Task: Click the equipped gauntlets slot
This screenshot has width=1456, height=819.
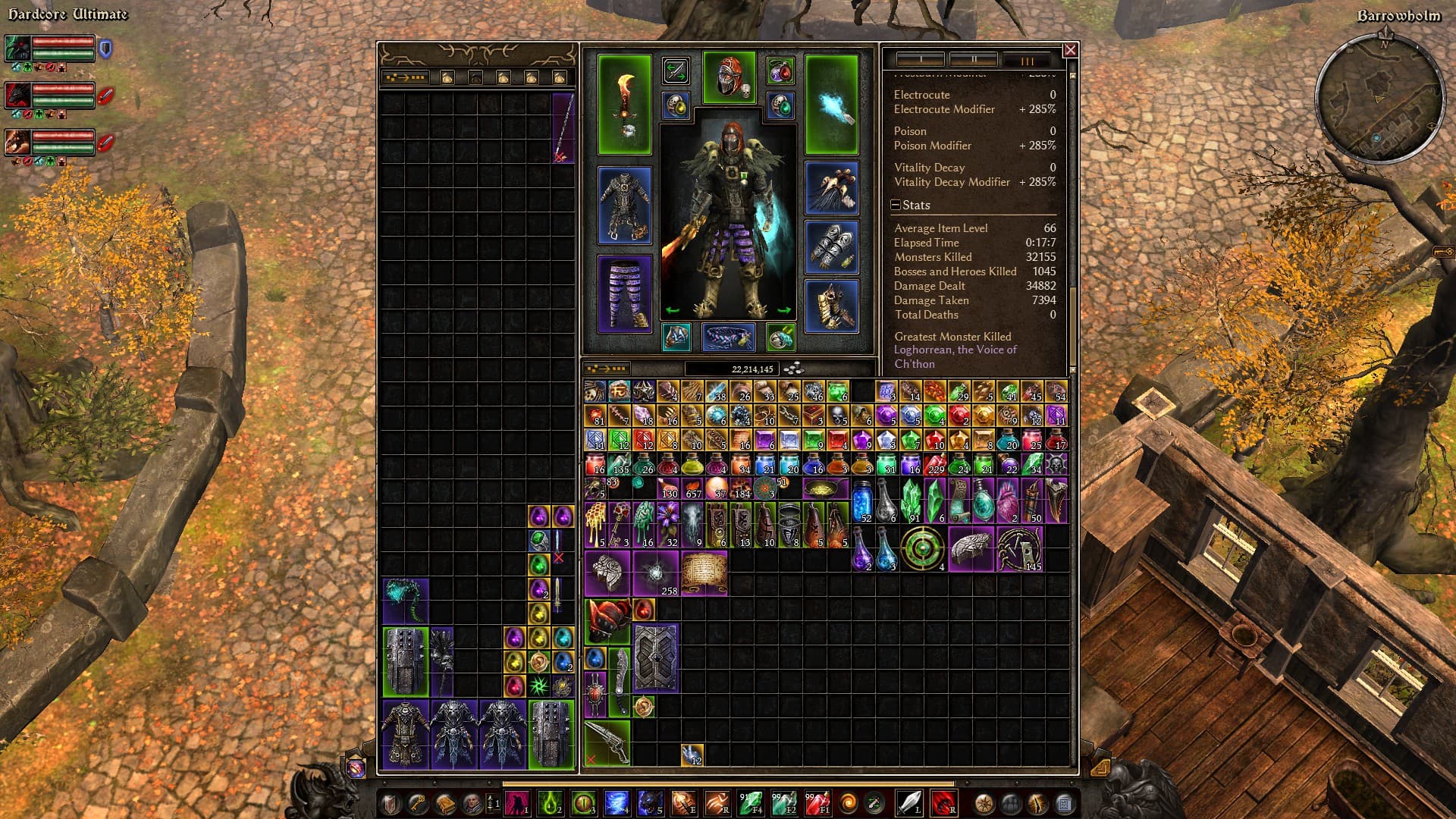Action: click(831, 246)
